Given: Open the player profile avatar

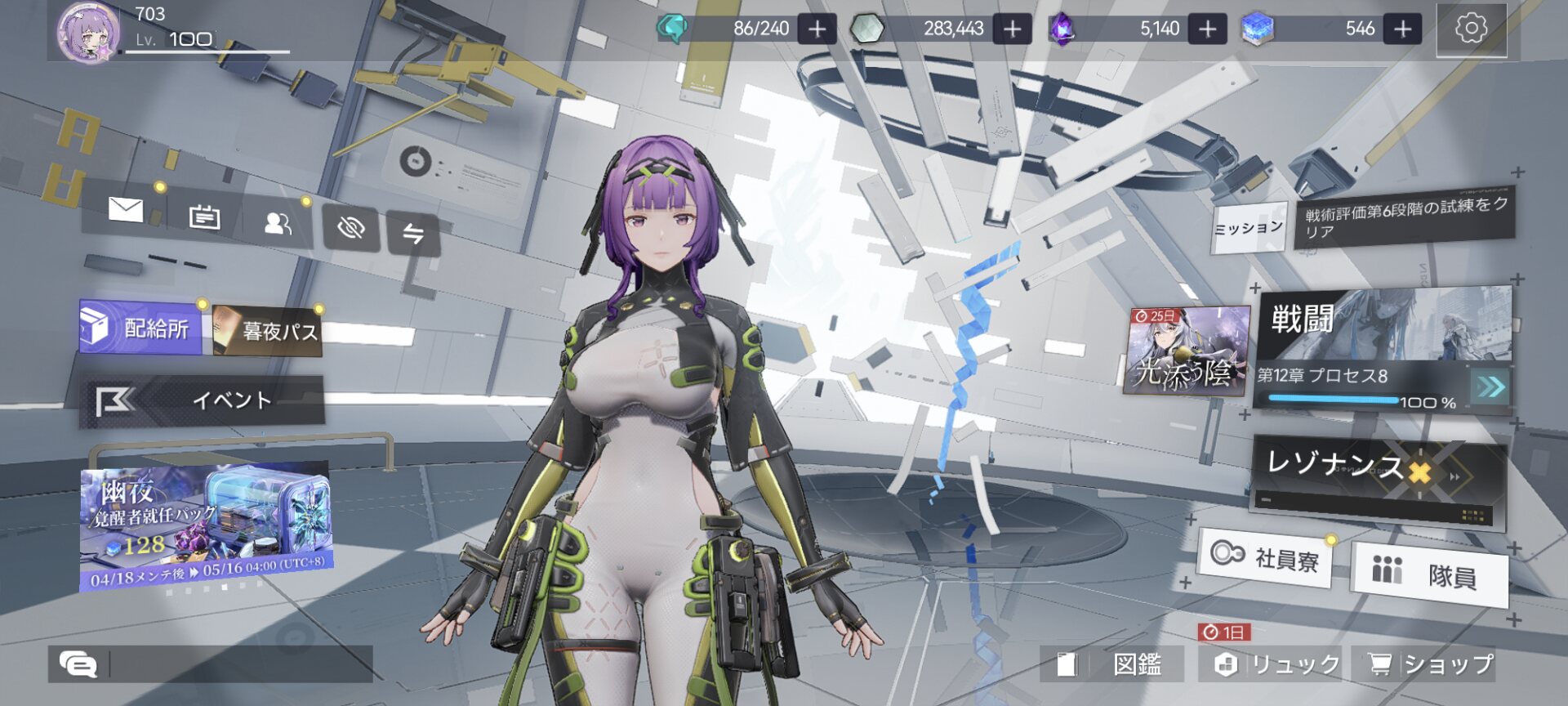Looking at the screenshot, I should tap(88, 33).
